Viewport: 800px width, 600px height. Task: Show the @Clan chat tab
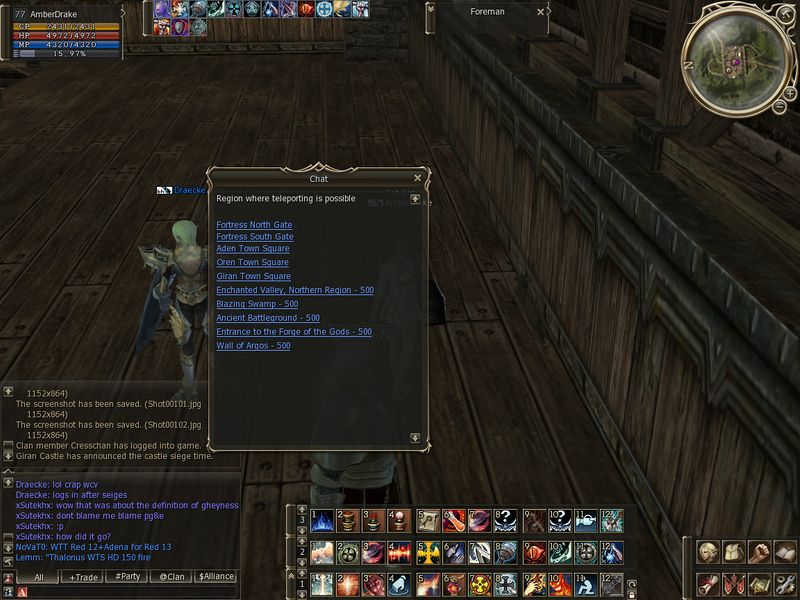(171, 577)
